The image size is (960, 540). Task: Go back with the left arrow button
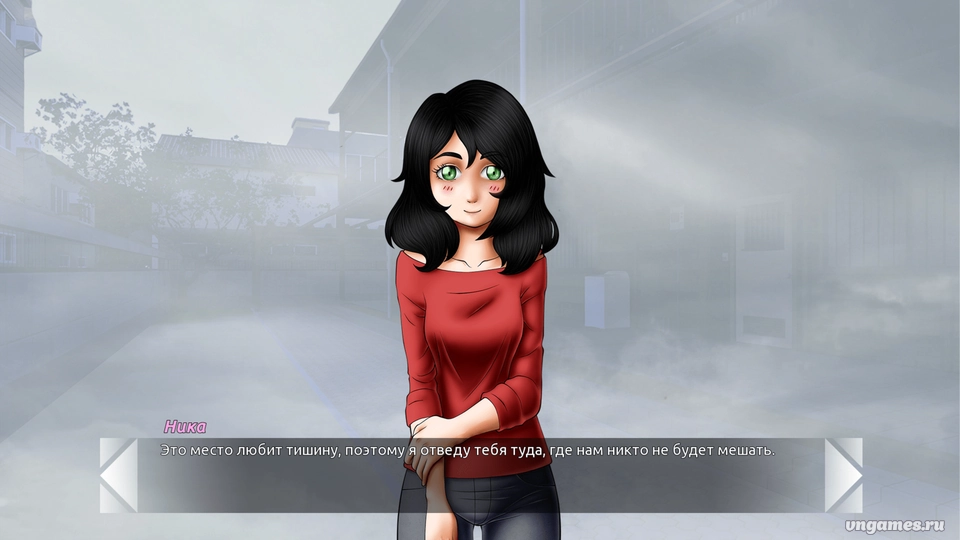click(x=118, y=475)
